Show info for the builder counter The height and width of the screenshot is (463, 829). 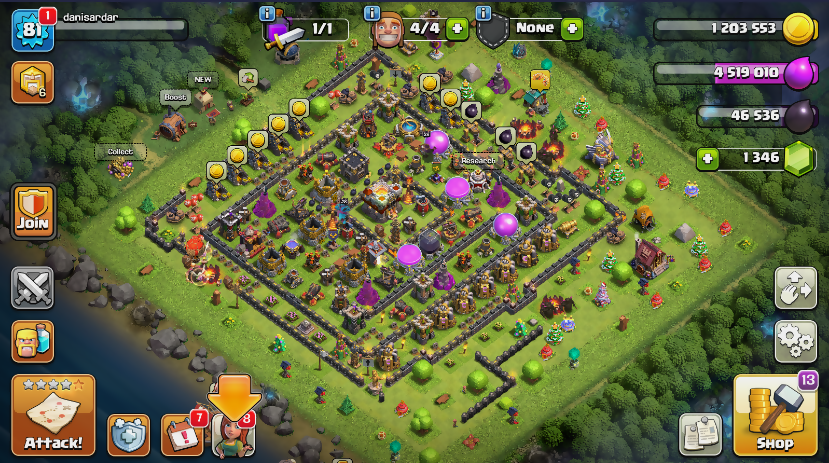tap(372, 13)
